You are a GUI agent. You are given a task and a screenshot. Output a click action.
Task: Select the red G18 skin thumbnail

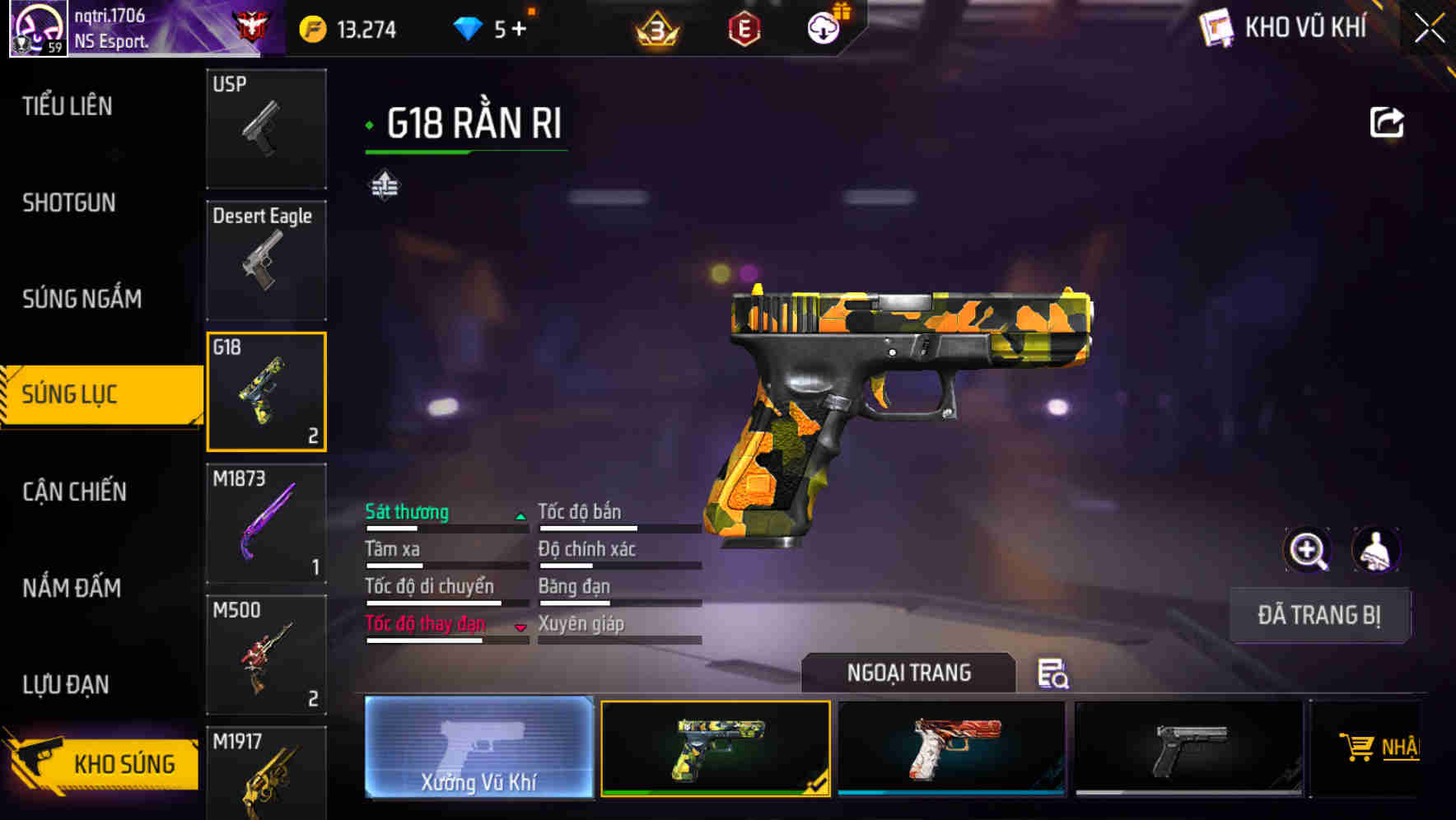951,748
